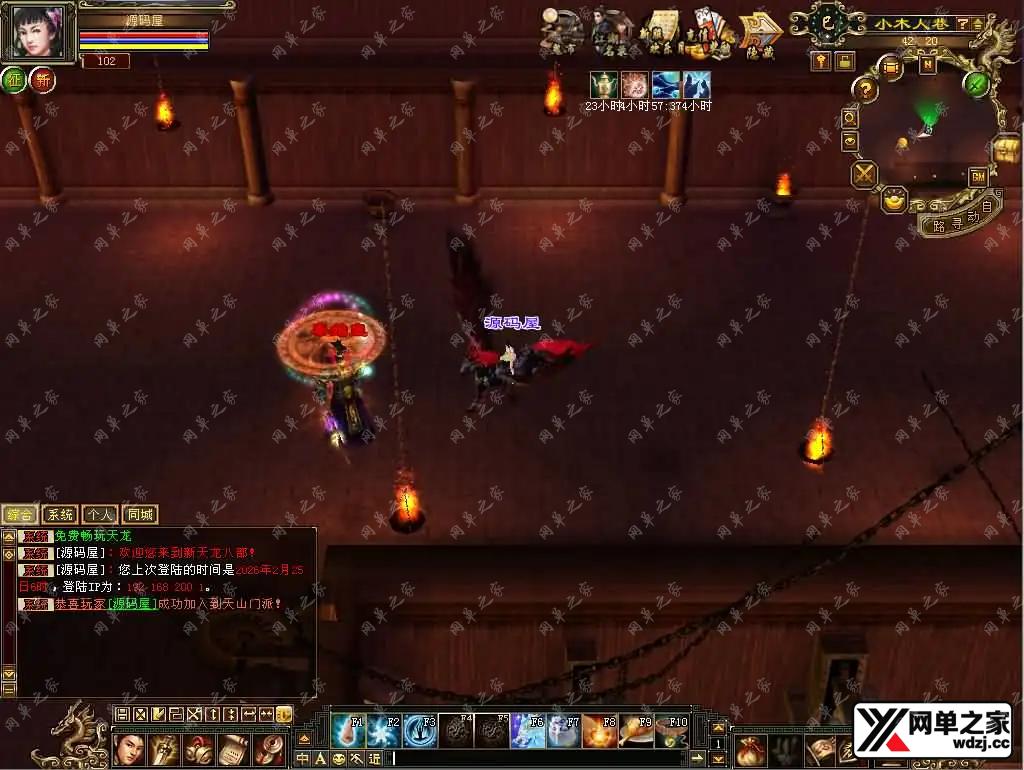The width and height of the screenshot is (1024, 770).
Task: Switch to the 综合 chat tab
Action: (x=20, y=515)
